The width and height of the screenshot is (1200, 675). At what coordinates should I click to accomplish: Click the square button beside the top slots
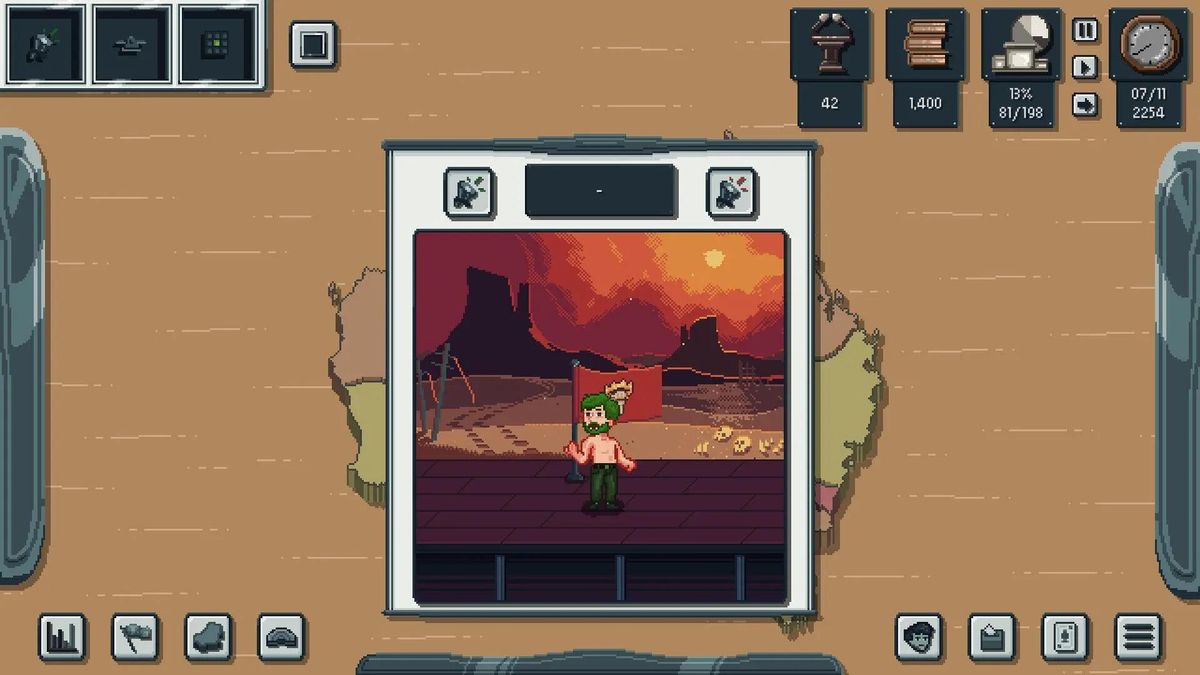[313, 45]
